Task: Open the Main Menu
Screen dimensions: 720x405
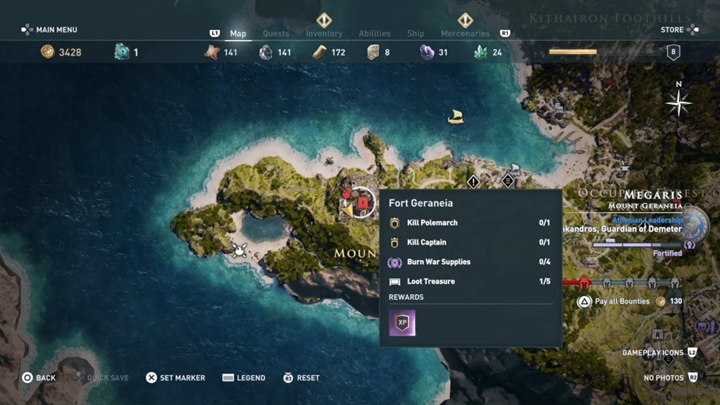Action: [x=49, y=30]
